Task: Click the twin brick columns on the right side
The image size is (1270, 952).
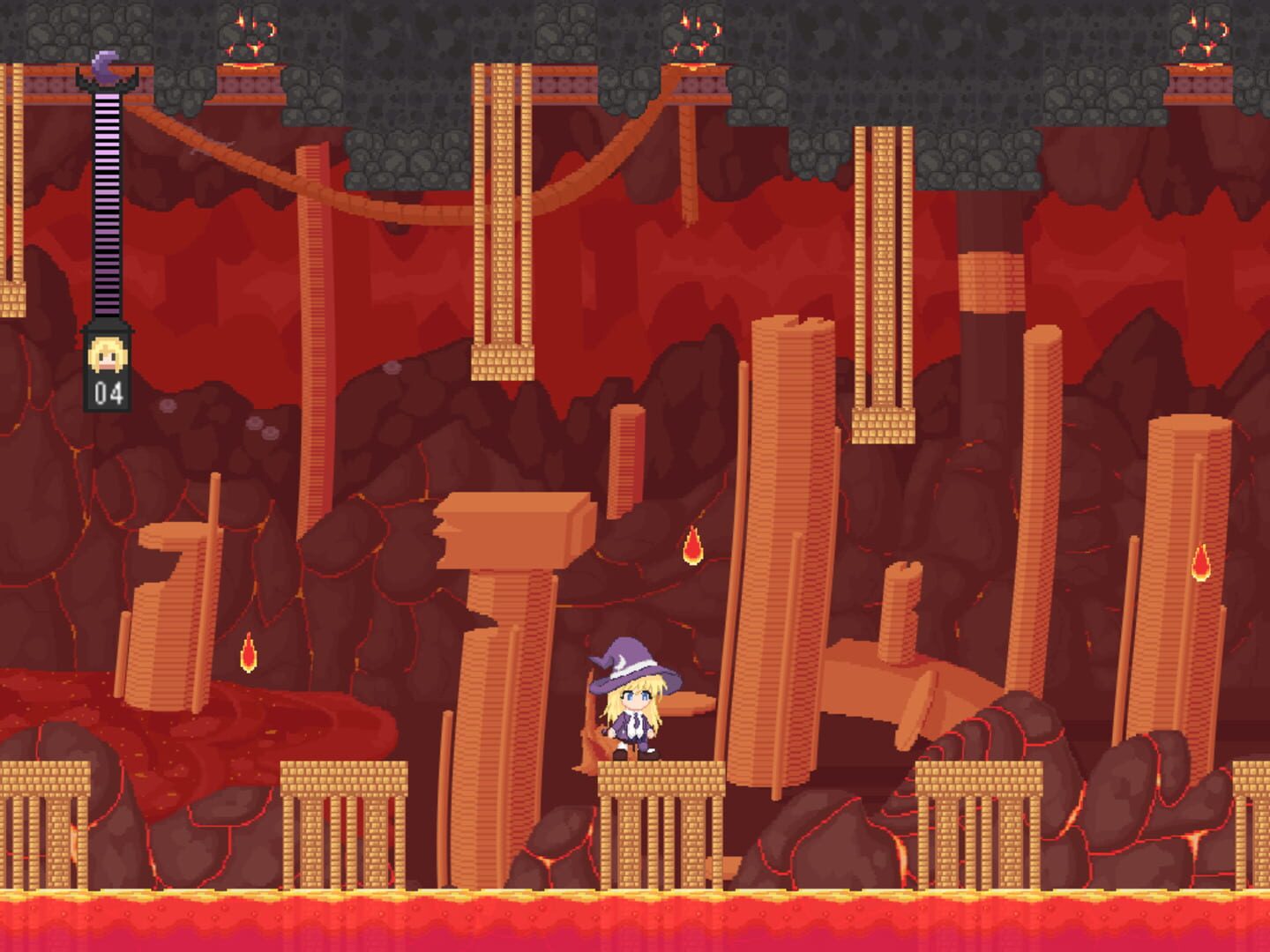Action: [x=879, y=264]
